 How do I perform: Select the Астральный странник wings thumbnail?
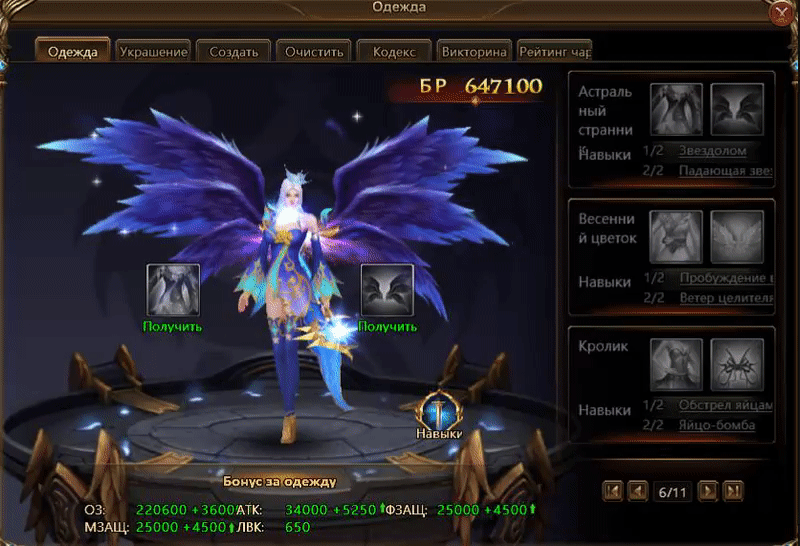(x=737, y=109)
